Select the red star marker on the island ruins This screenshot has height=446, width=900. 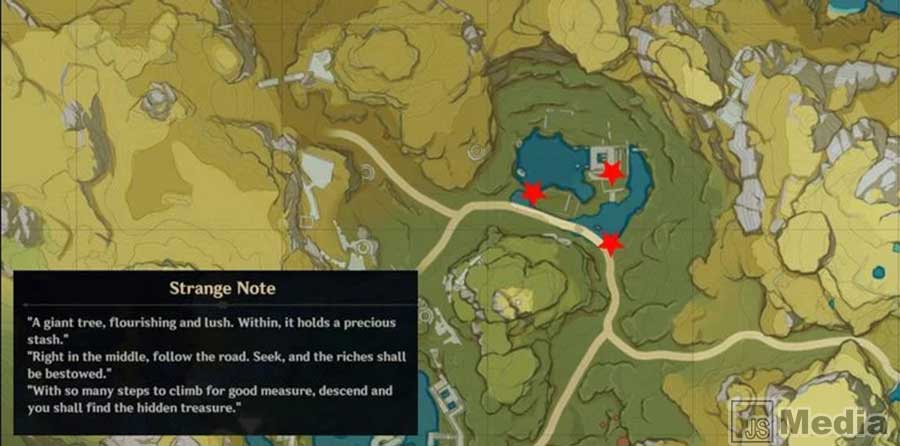tap(611, 172)
